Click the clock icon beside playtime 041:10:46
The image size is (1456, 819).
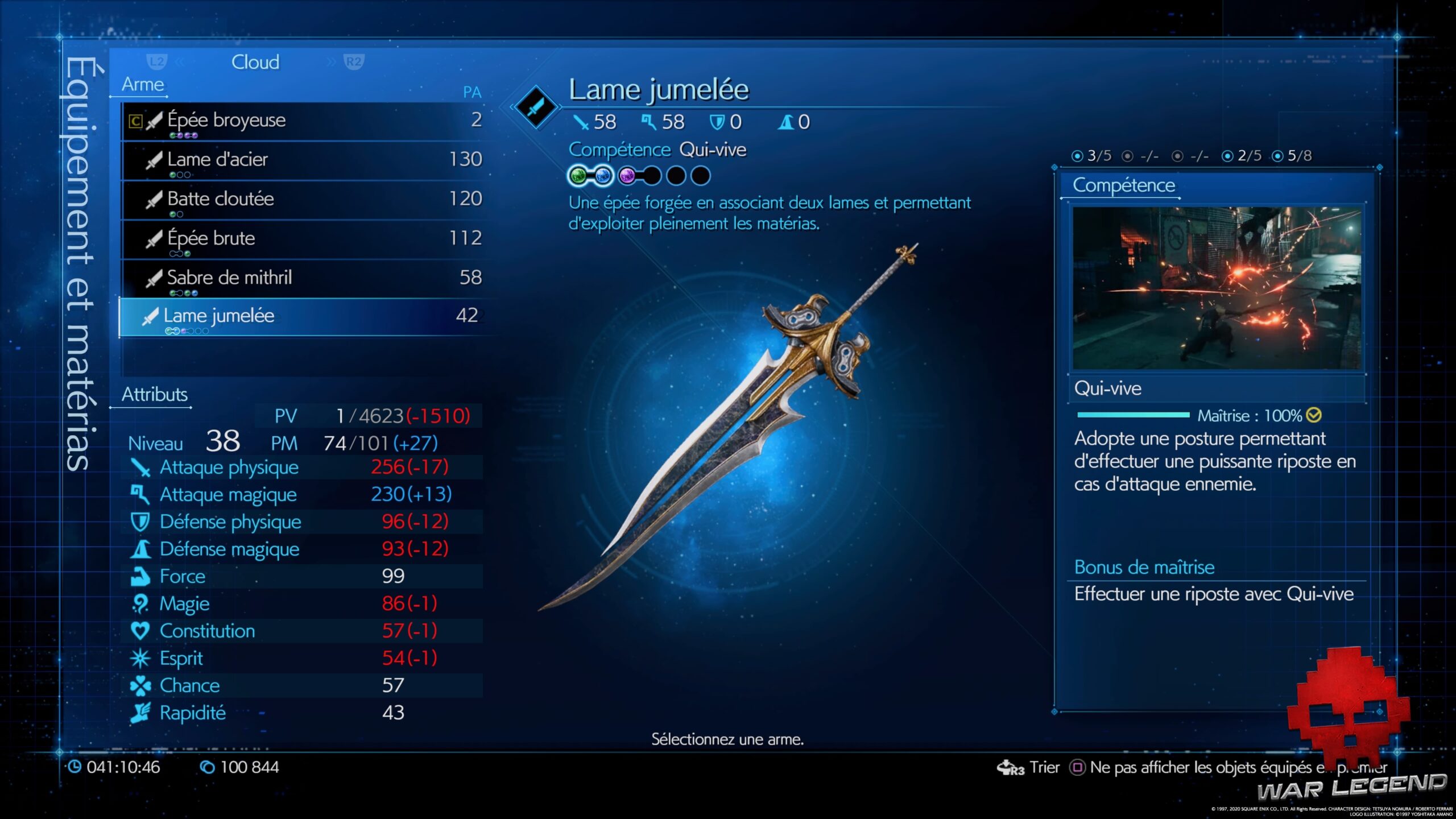[75, 767]
